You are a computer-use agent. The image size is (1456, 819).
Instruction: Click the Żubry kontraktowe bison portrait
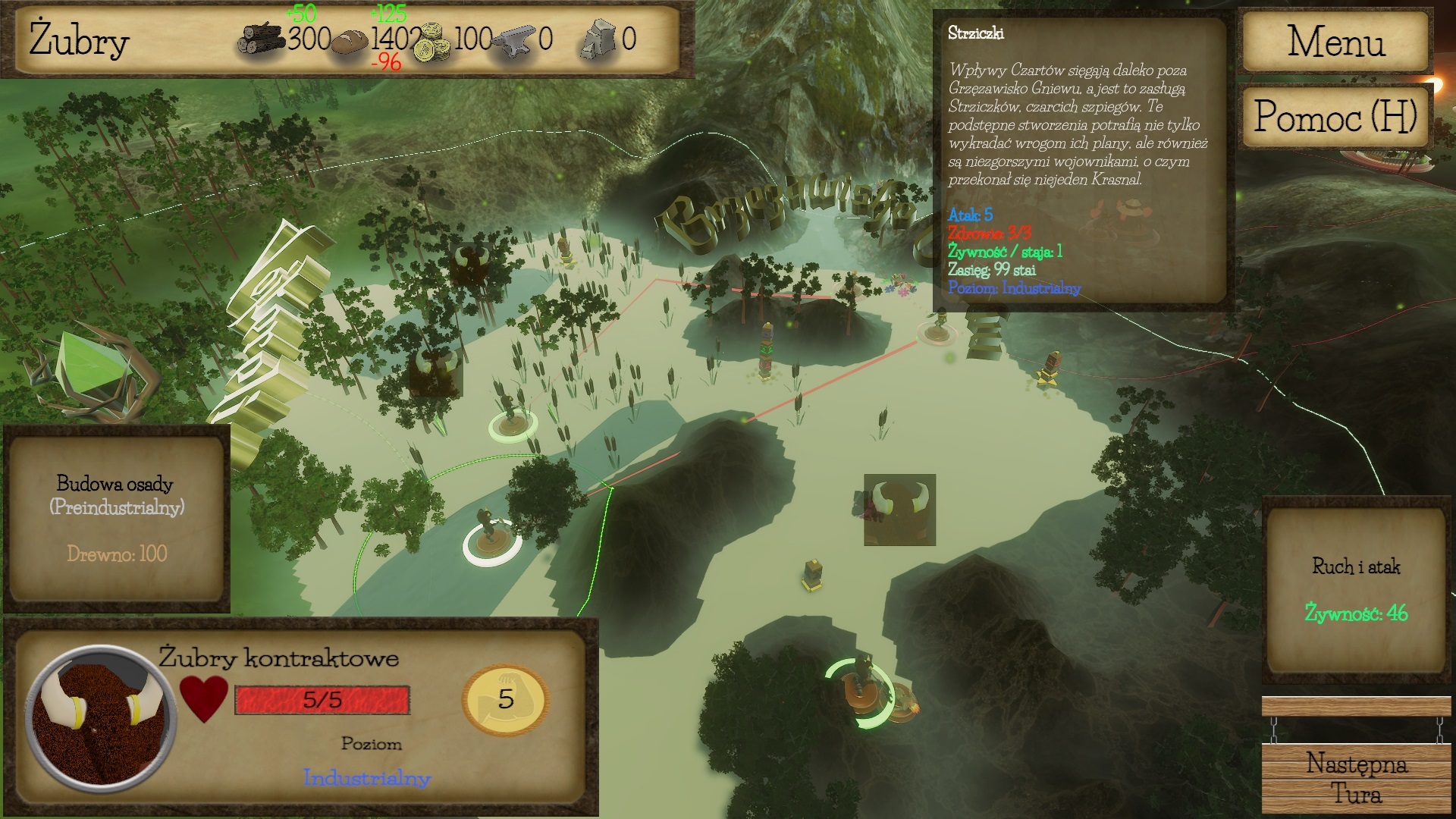pyautogui.click(x=101, y=717)
